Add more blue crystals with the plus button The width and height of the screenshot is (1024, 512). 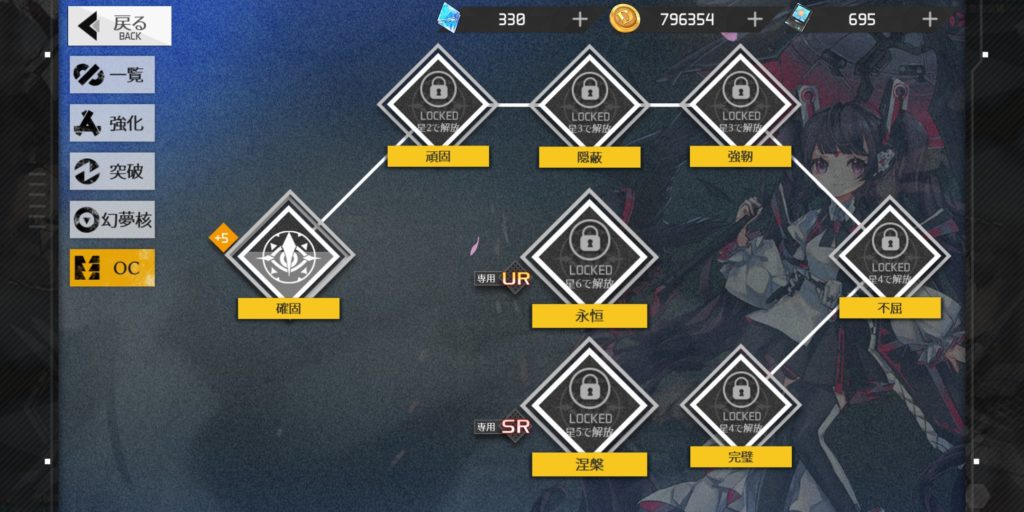pos(580,19)
